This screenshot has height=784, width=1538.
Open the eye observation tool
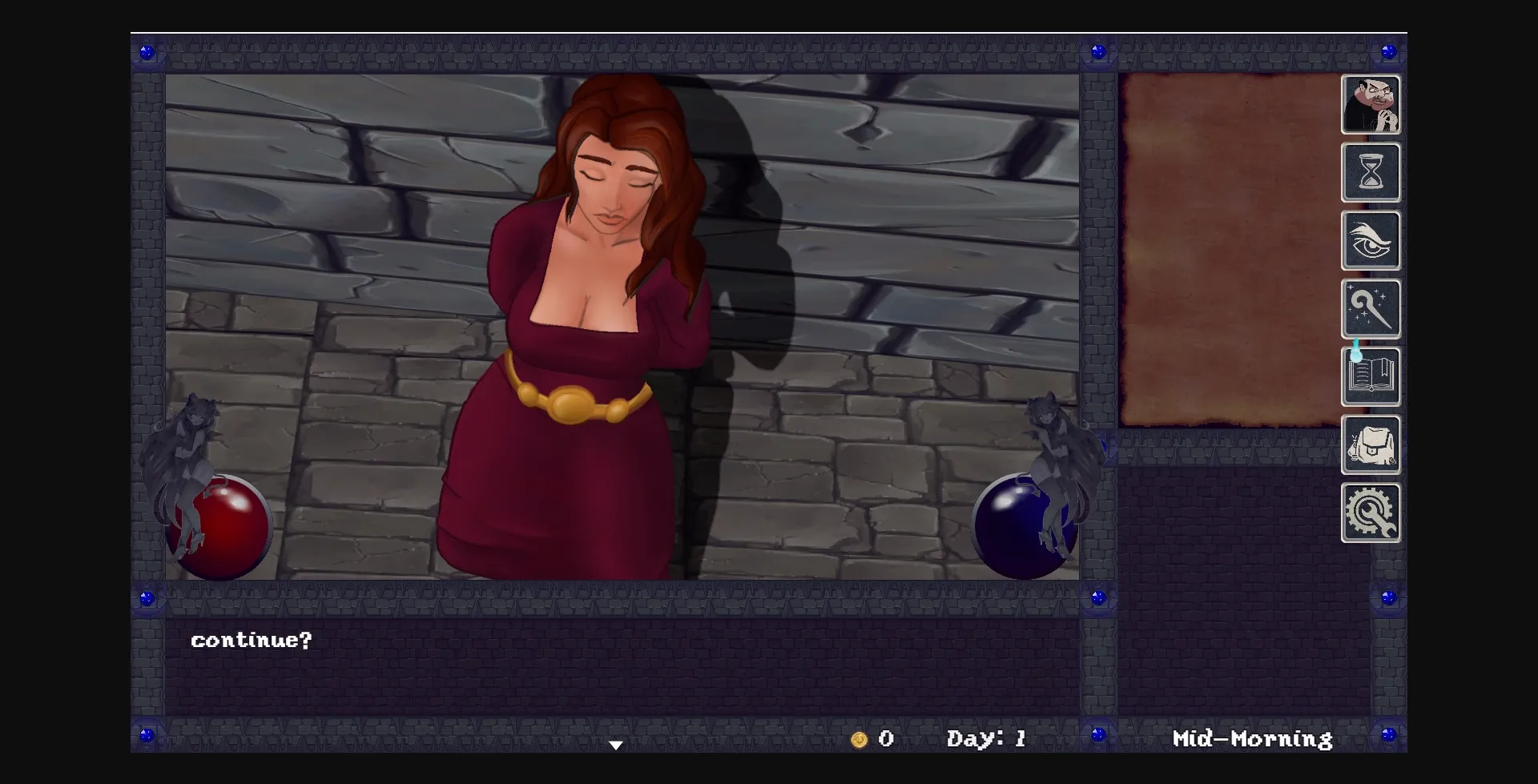coord(1371,241)
